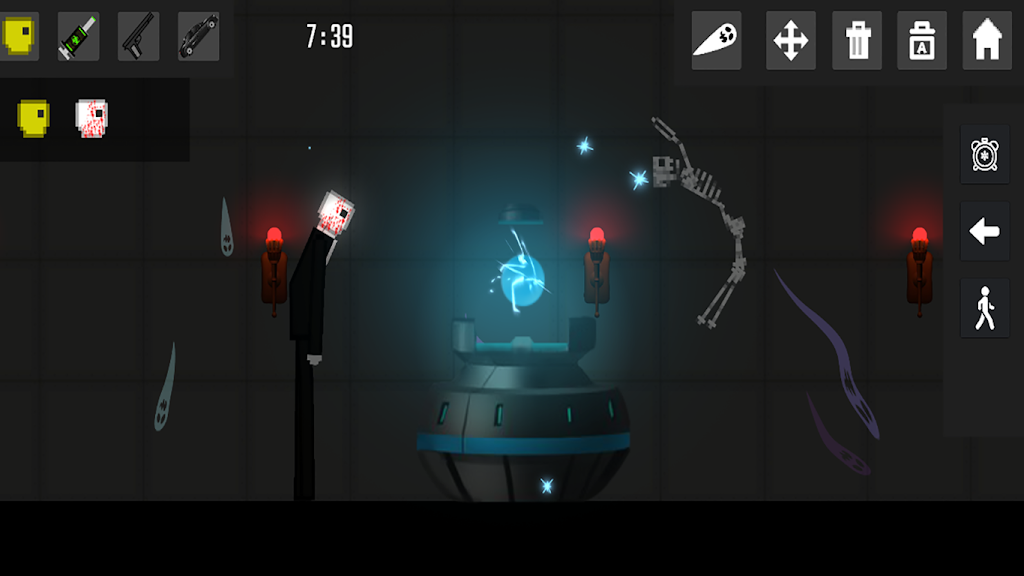Click the clear-all trash button marked A
This screenshot has height=576, width=1024.
tap(922, 41)
